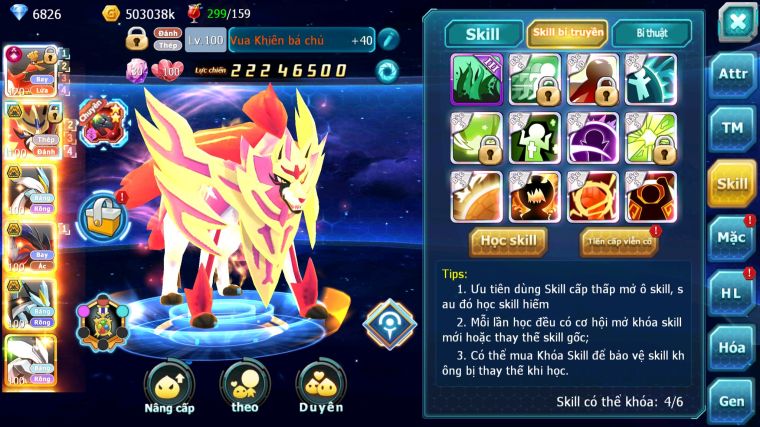This screenshot has height=427, width=760.
Task: Open the Attr side tab
Action: 733,74
